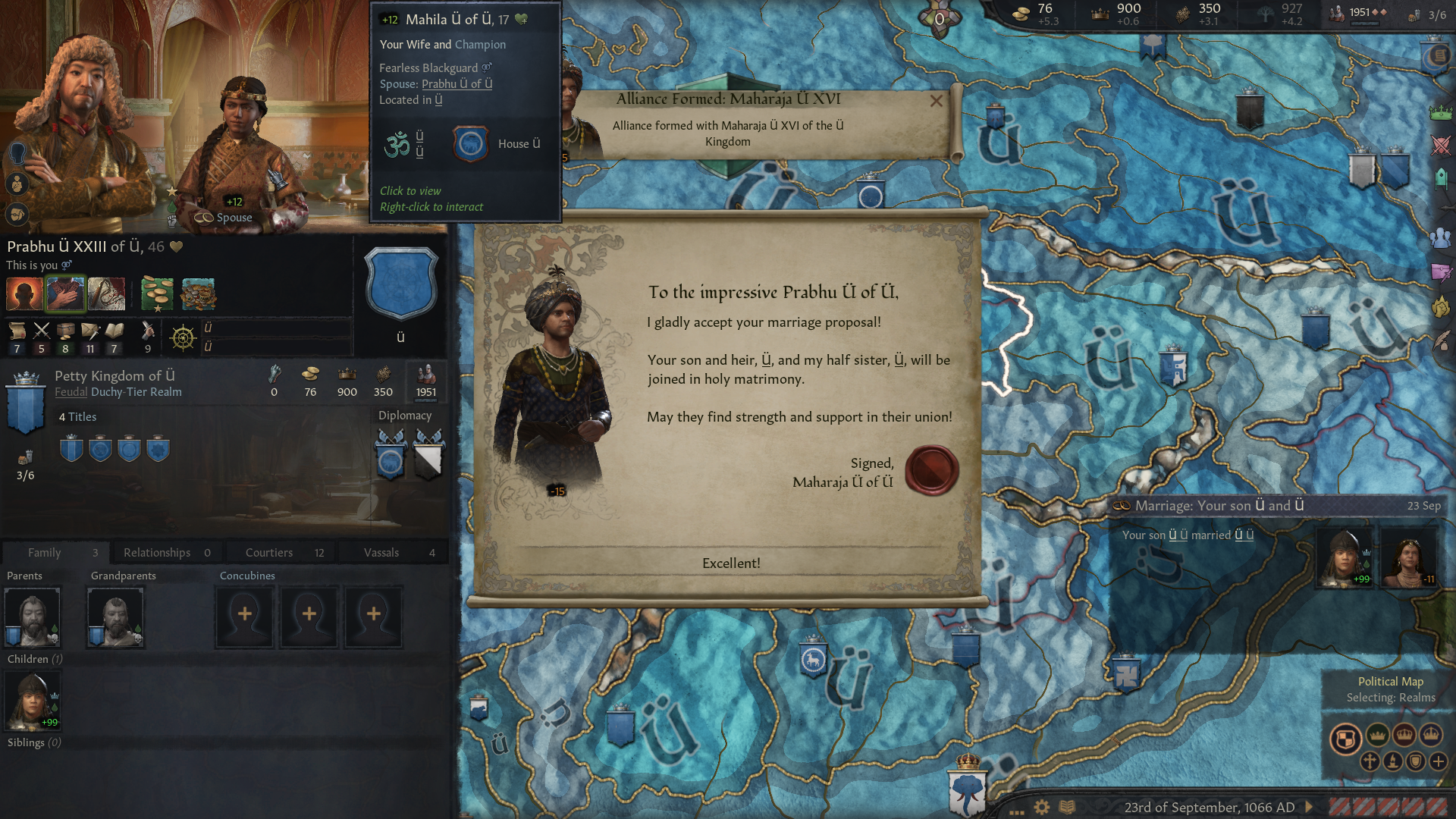Open the encyclopedia book icon
The width and height of the screenshot is (1456, 819).
1067,807
